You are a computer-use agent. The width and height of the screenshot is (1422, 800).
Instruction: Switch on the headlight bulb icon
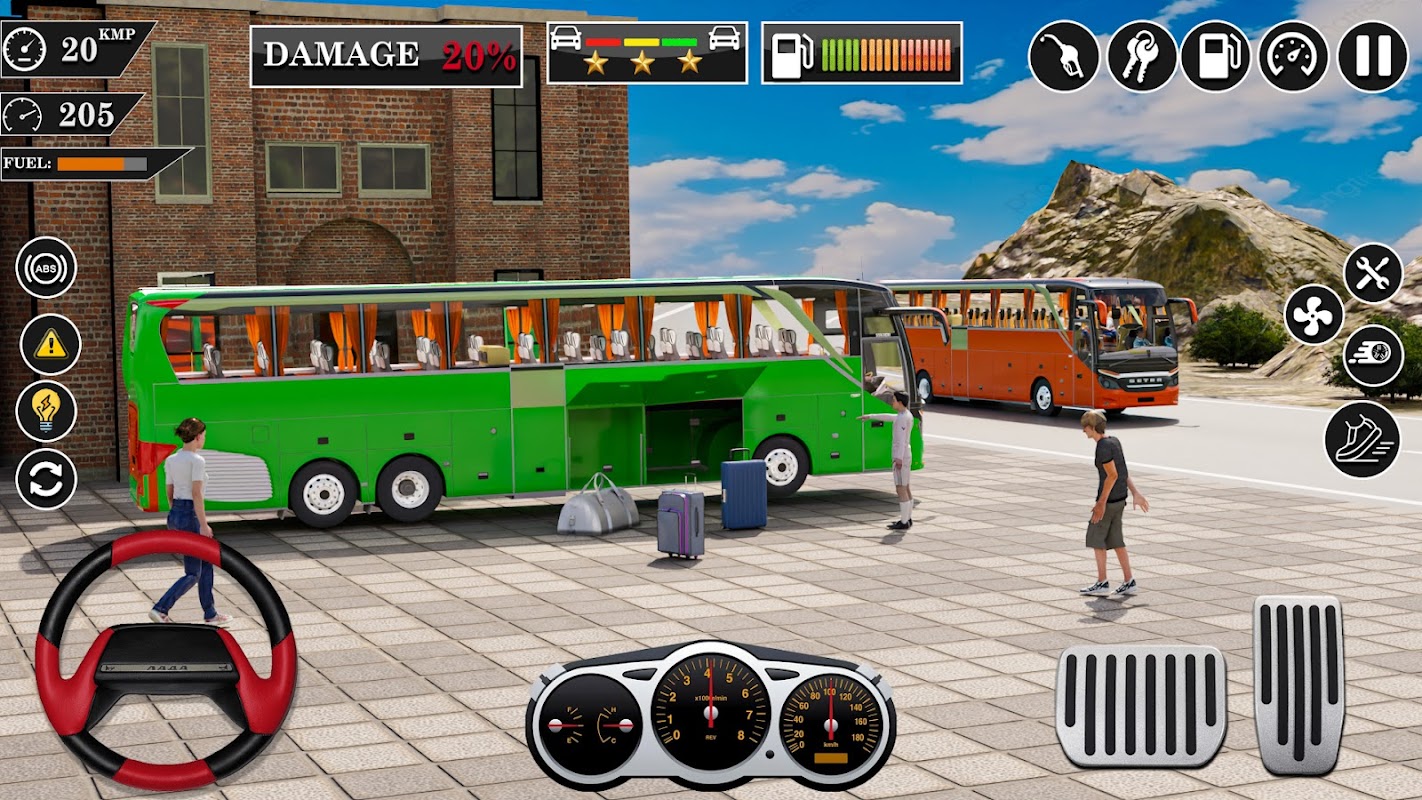tap(46, 410)
